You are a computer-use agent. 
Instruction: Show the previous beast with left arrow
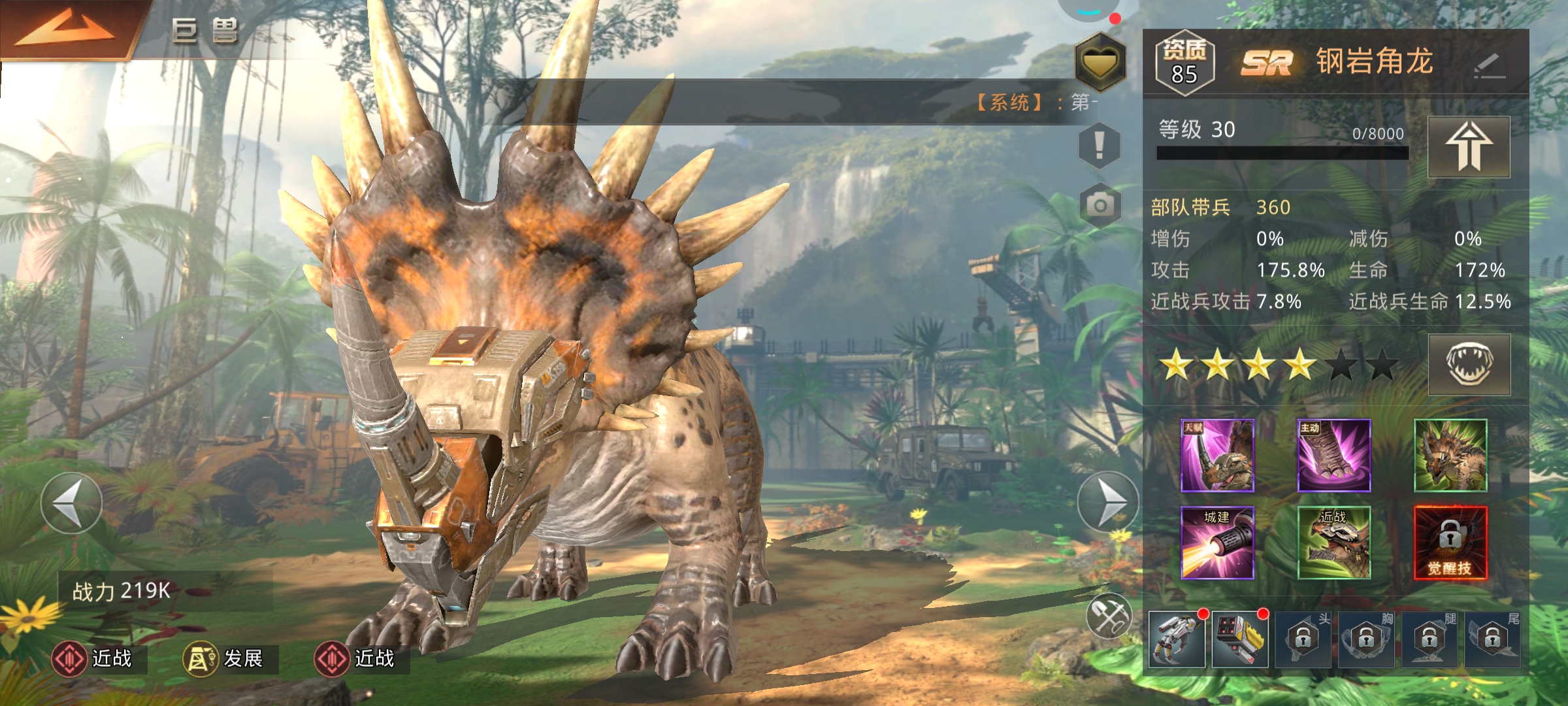tap(71, 503)
